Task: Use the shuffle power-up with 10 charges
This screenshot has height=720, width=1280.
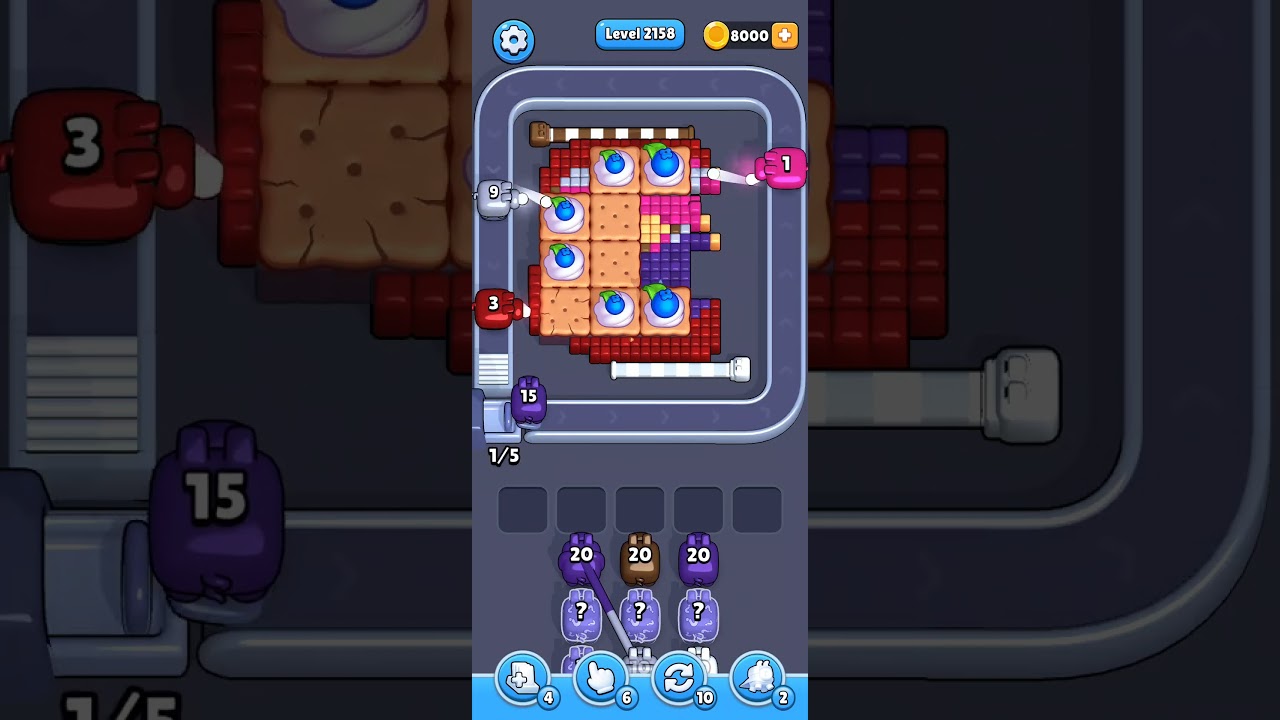Action: [679, 678]
